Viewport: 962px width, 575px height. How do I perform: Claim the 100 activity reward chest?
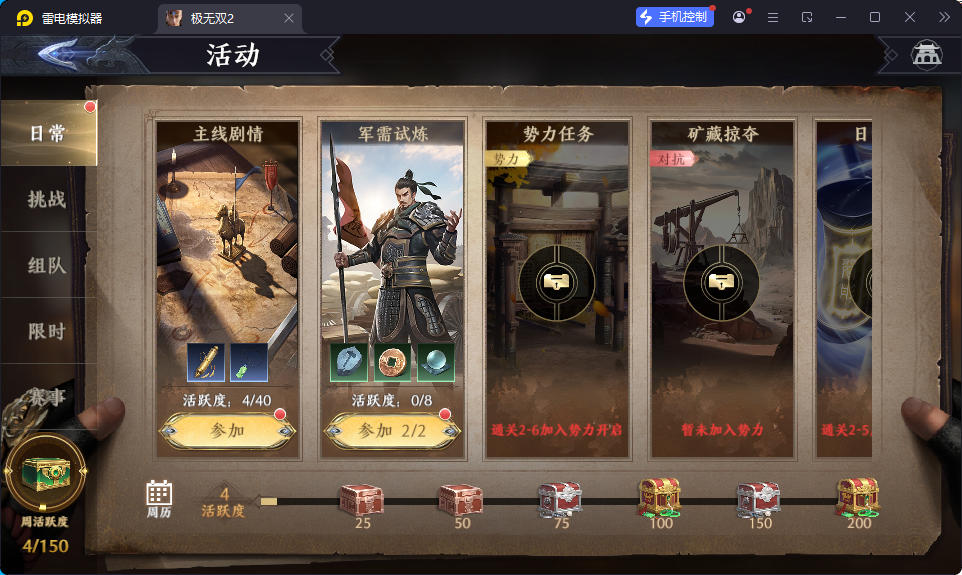(660, 497)
